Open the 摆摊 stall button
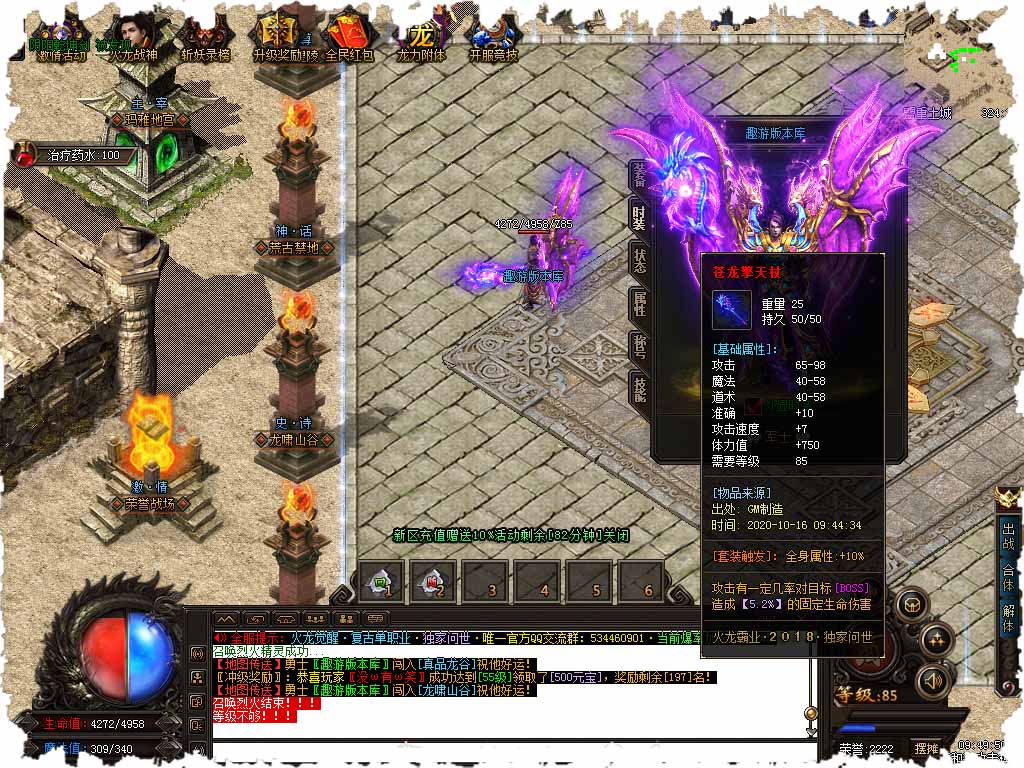 [x=926, y=748]
